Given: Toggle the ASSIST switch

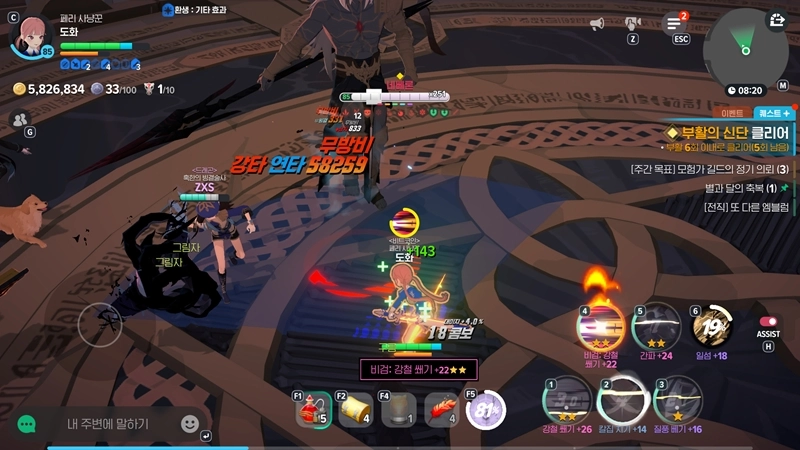Looking at the screenshot, I should coord(768,322).
